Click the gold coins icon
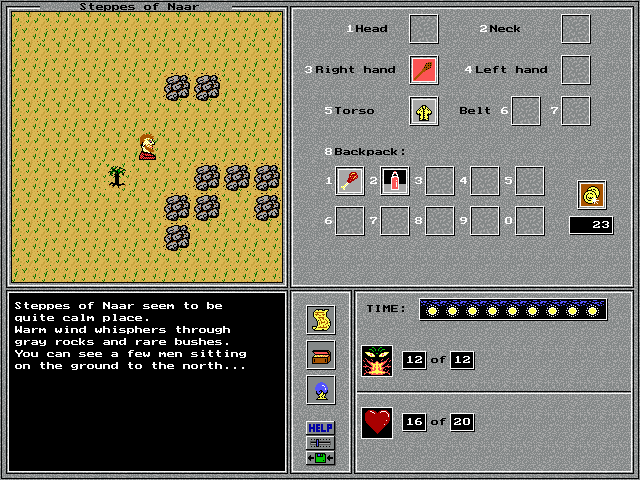The width and height of the screenshot is (640, 480). pyautogui.click(x=591, y=195)
